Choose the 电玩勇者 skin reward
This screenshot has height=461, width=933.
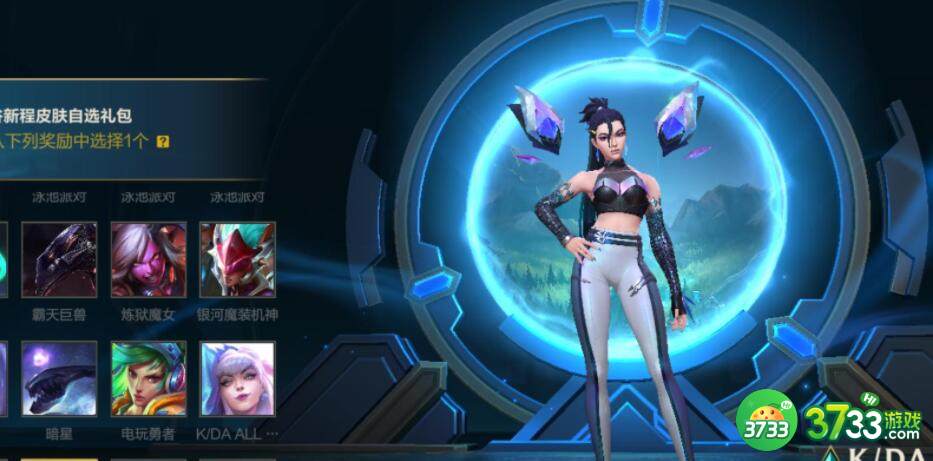(148, 379)
